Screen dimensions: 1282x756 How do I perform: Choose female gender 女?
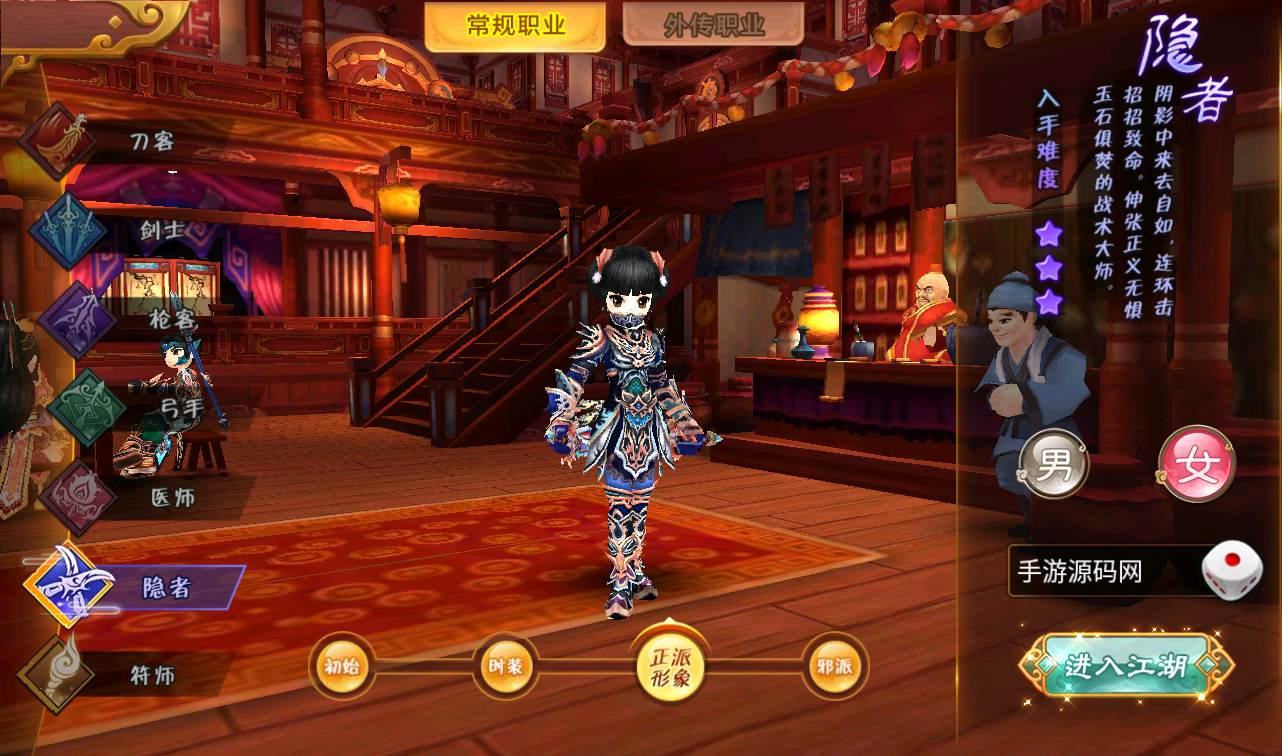click(x=1196, y=466)
